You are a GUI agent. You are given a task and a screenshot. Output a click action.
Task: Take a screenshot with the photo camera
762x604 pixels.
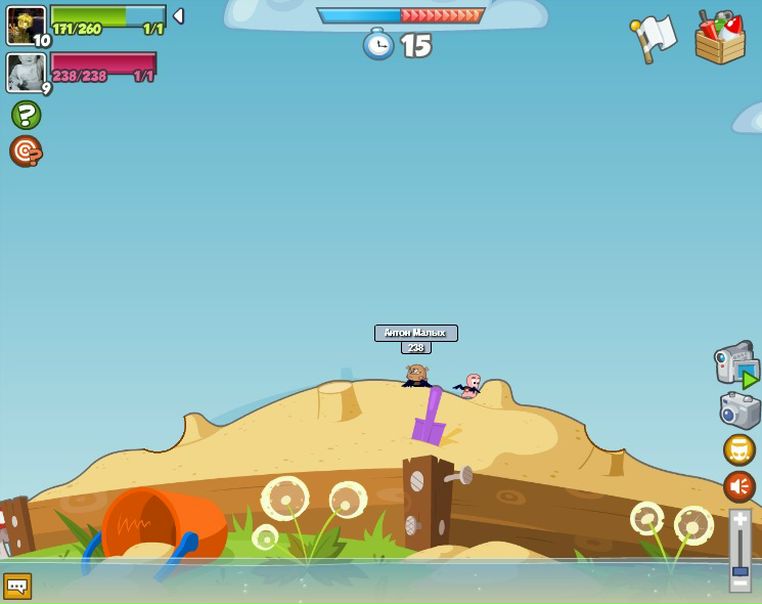tap(740, 410)
